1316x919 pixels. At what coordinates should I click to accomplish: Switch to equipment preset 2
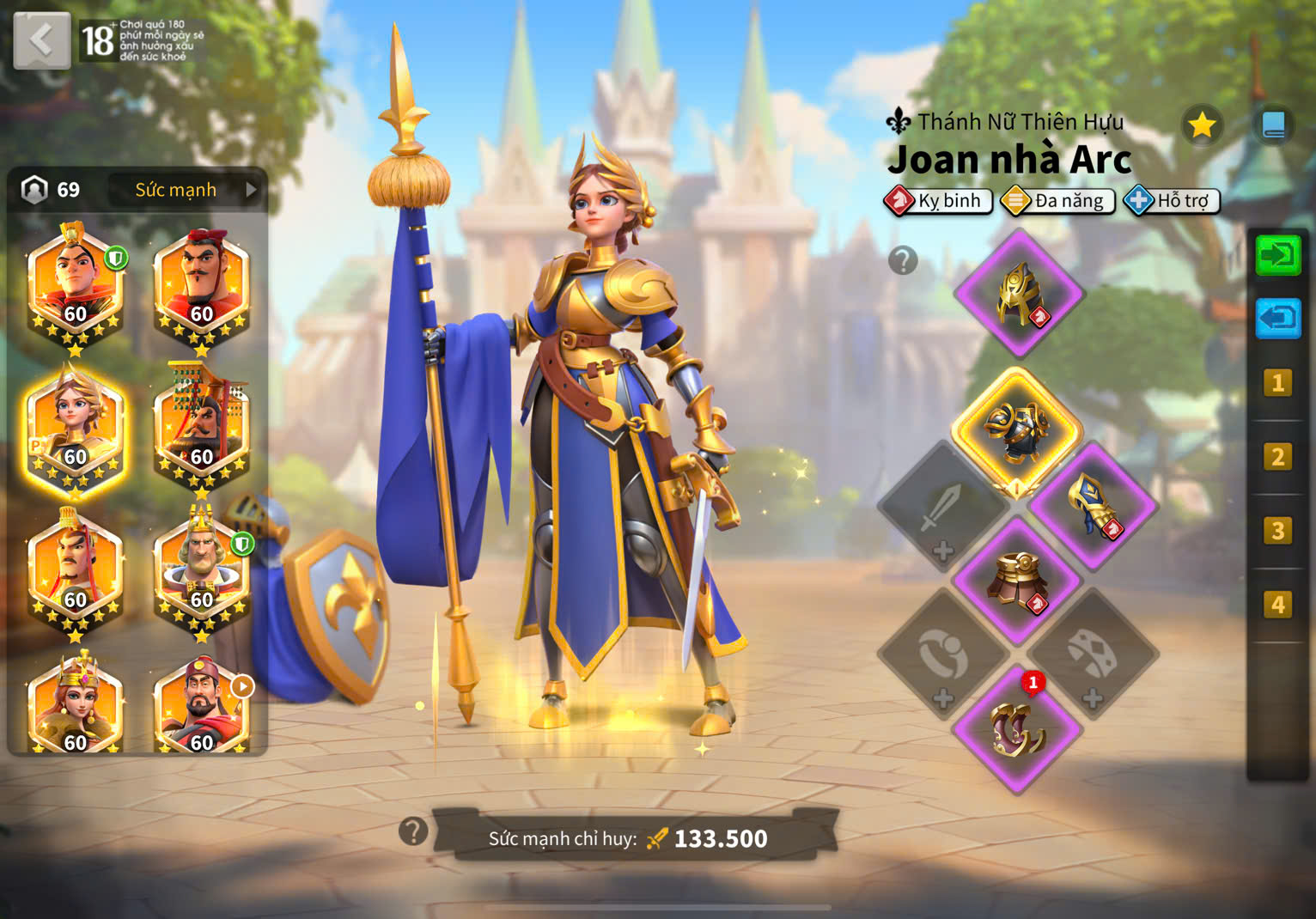click(x=1277, y=457)
